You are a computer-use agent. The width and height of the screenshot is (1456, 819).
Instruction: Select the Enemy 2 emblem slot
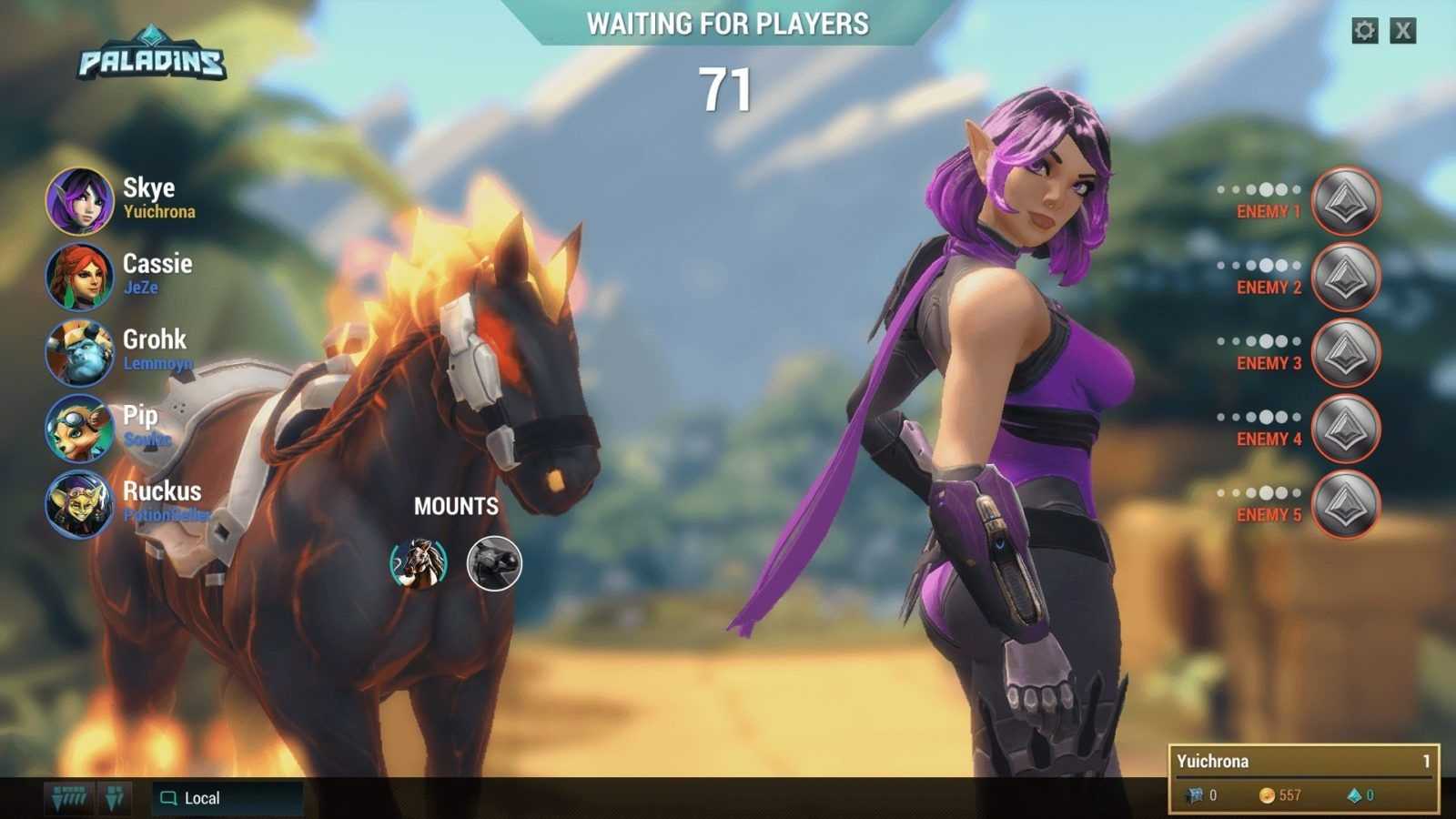1345,277
